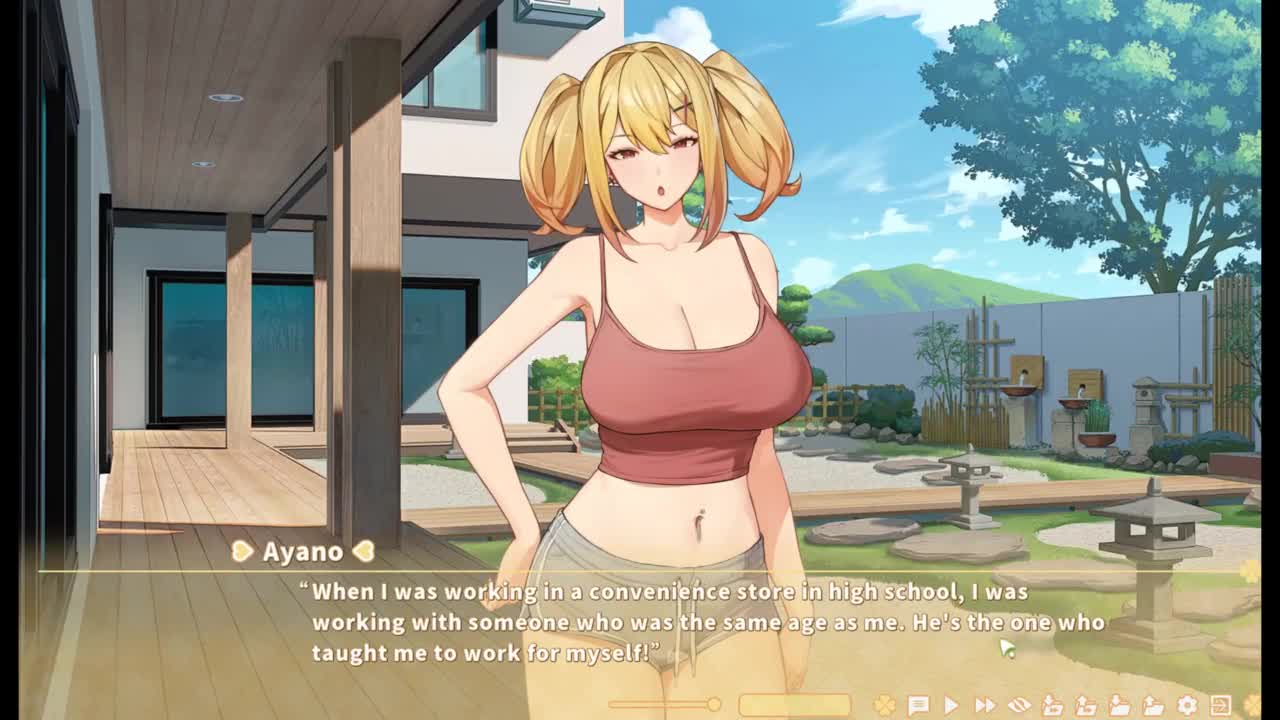Open the dialogue log speech bubble icon

tap(918, 706)
